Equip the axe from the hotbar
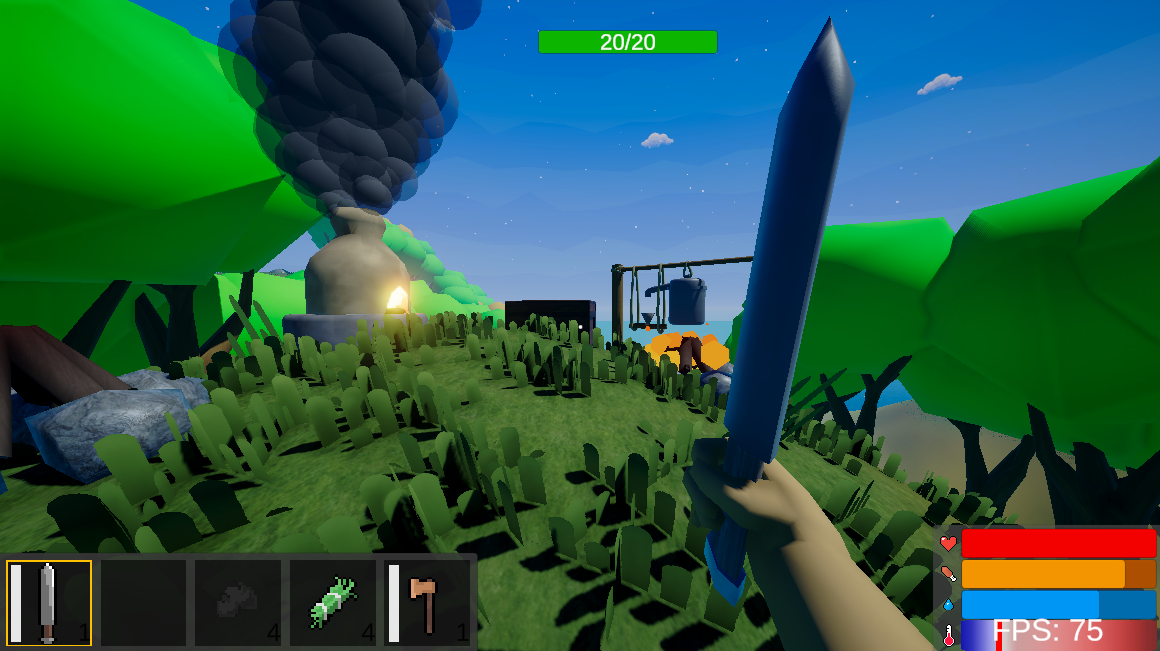Image resolution: width=1160 pixels, height=651 pixels. 427,602
